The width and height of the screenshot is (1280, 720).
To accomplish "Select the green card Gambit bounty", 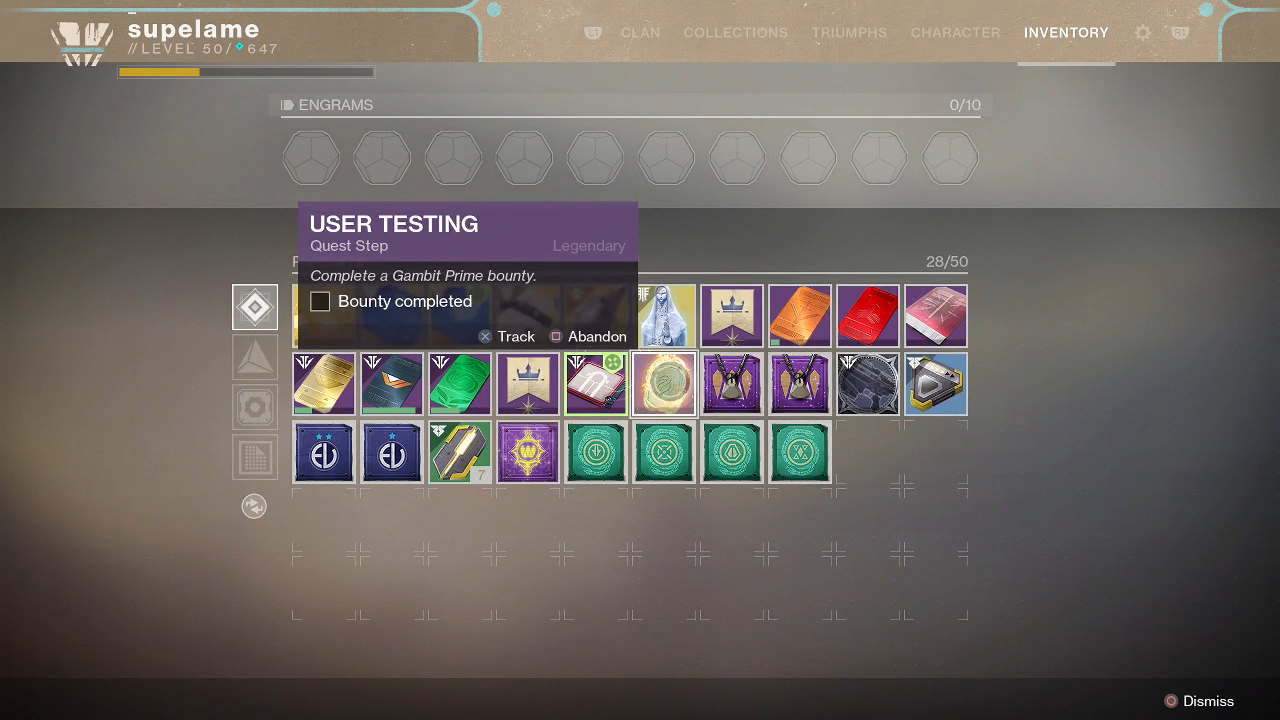I will click(460, 384).
